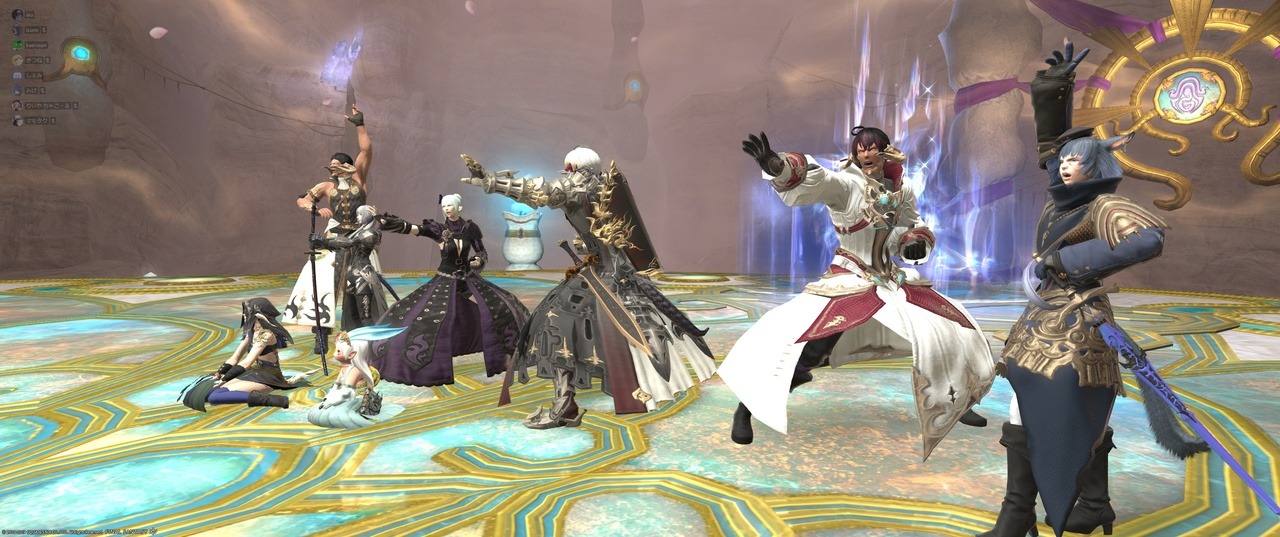This screenshot has height=537, width=1280.
Task: Choose the topmost user in Discord overlay
Action: [17, 15]
